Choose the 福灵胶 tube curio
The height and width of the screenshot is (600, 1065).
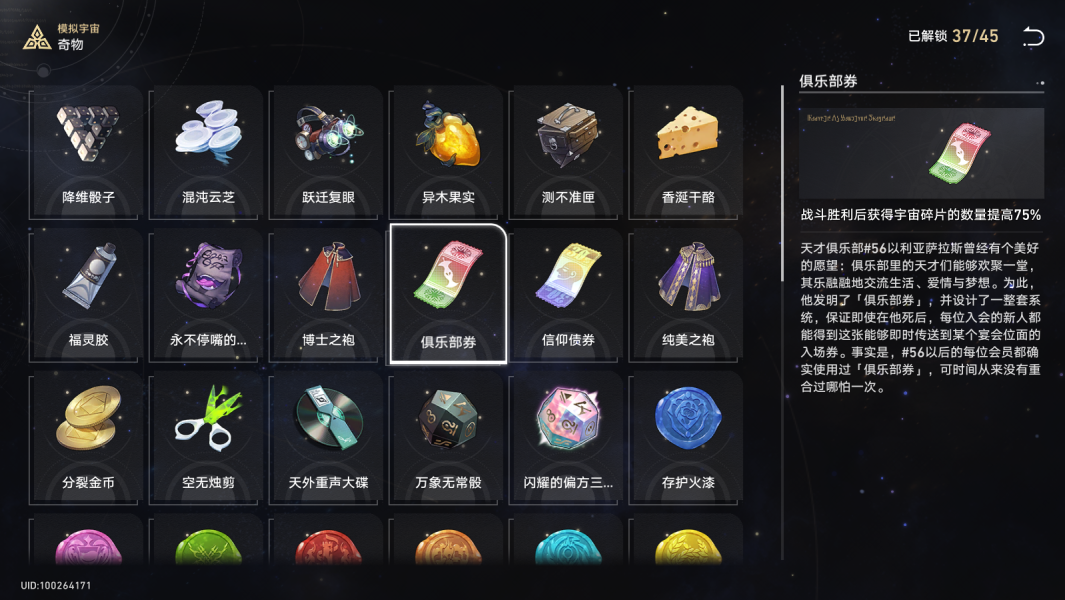pos(88,293)
